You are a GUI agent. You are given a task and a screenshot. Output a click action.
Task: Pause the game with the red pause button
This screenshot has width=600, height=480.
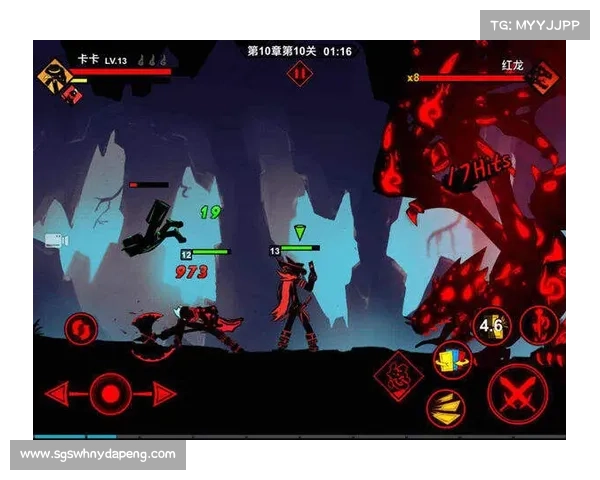(299, 73)
